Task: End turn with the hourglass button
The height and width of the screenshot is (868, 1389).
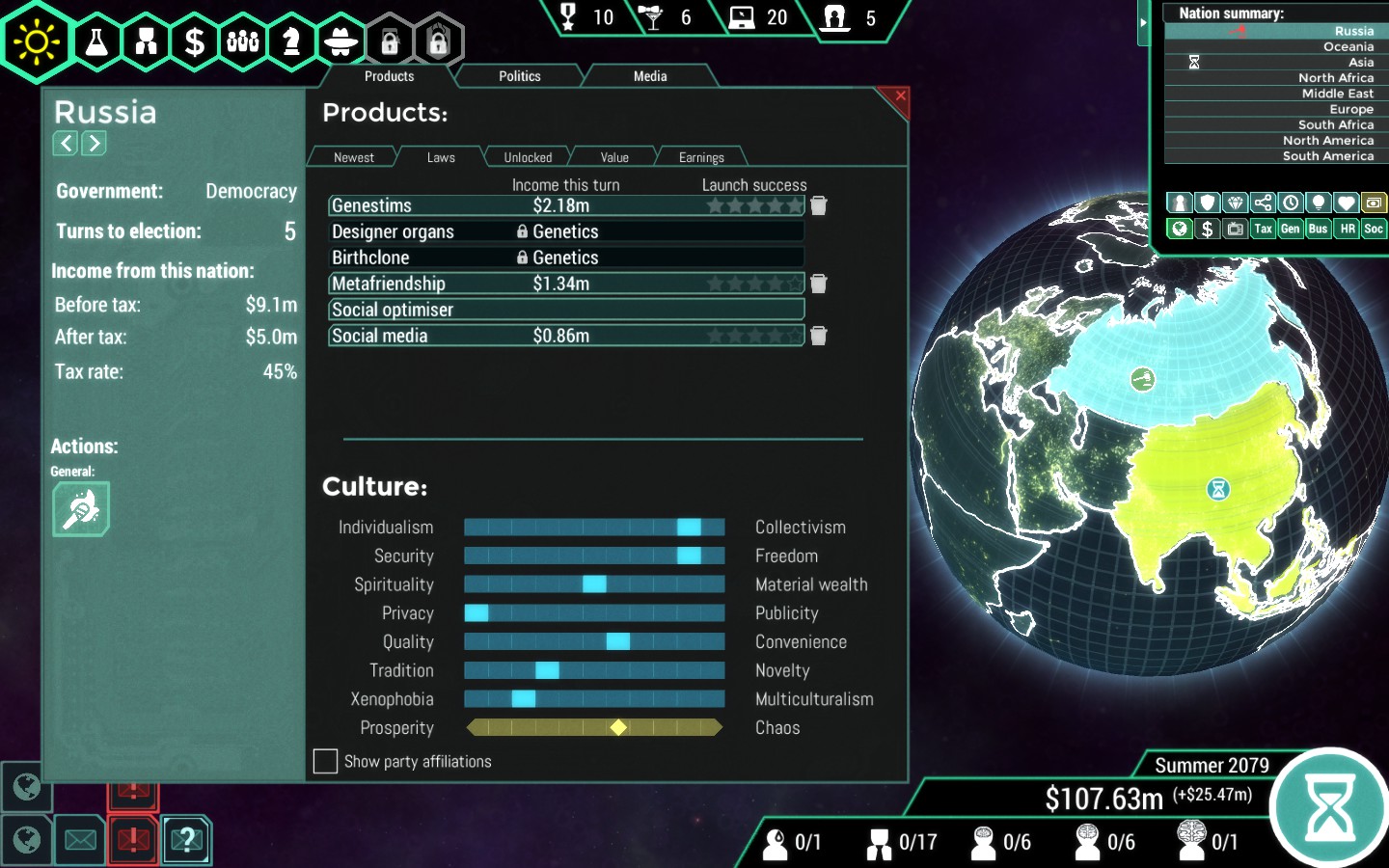Action: tap(1330, 807)
